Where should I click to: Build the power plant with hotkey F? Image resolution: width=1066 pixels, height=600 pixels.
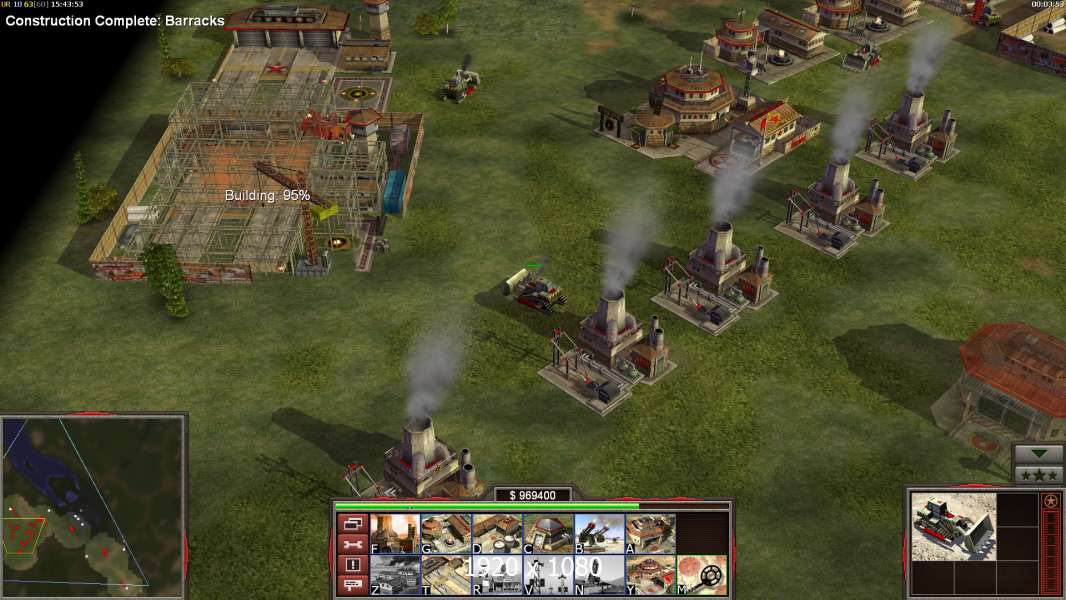coord(395,534)
